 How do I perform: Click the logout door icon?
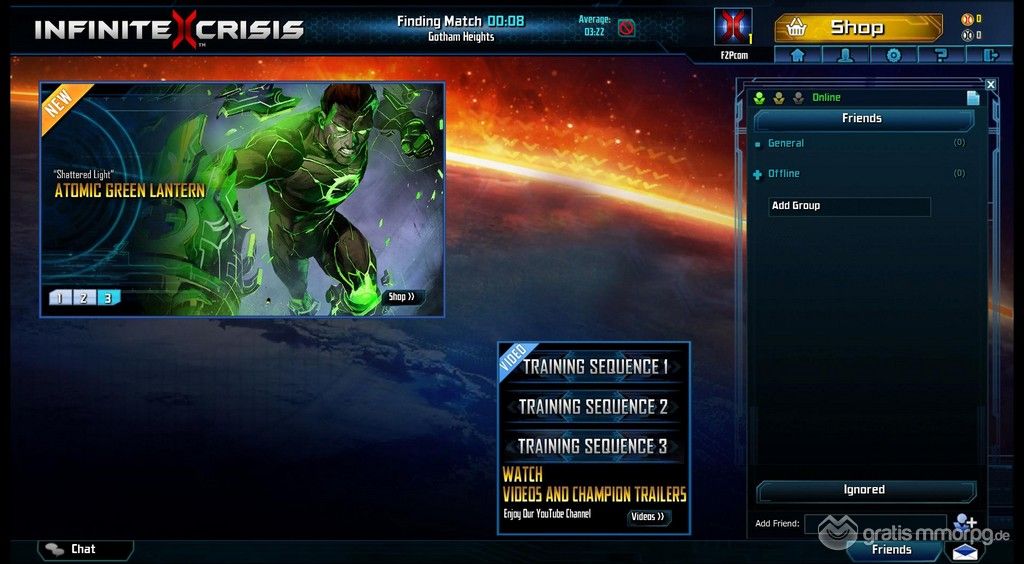[990, 55]
